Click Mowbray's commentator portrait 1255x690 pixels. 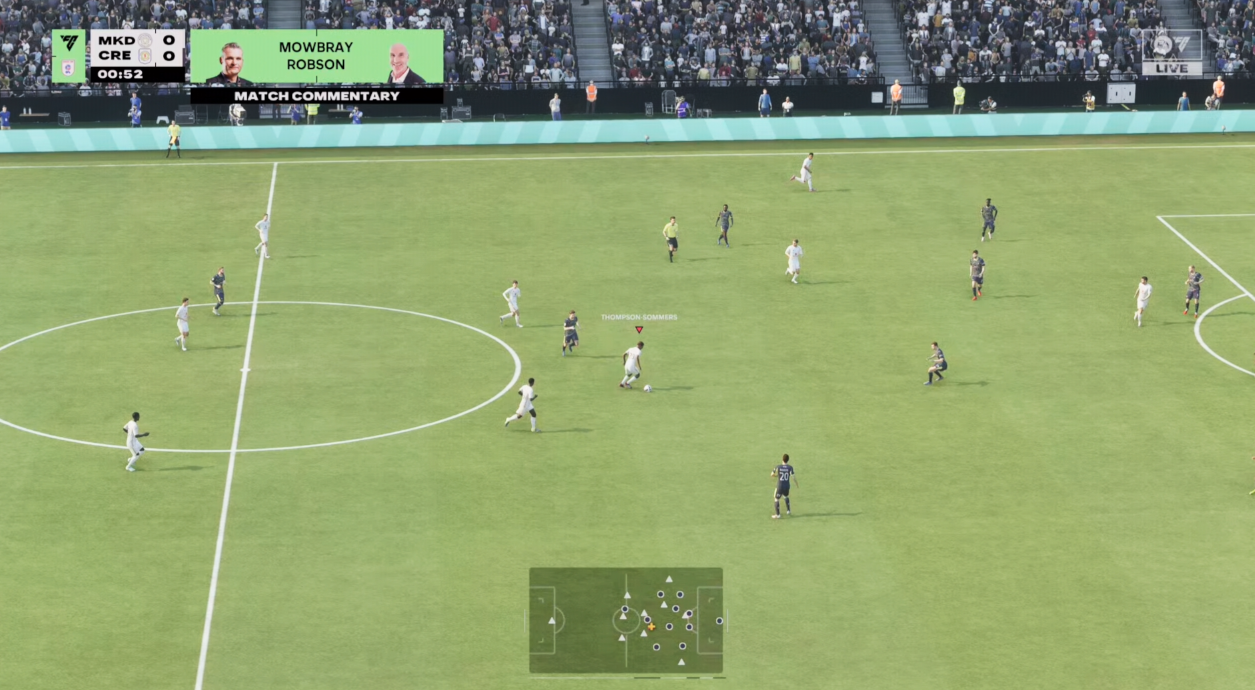(x=229, y=64)
